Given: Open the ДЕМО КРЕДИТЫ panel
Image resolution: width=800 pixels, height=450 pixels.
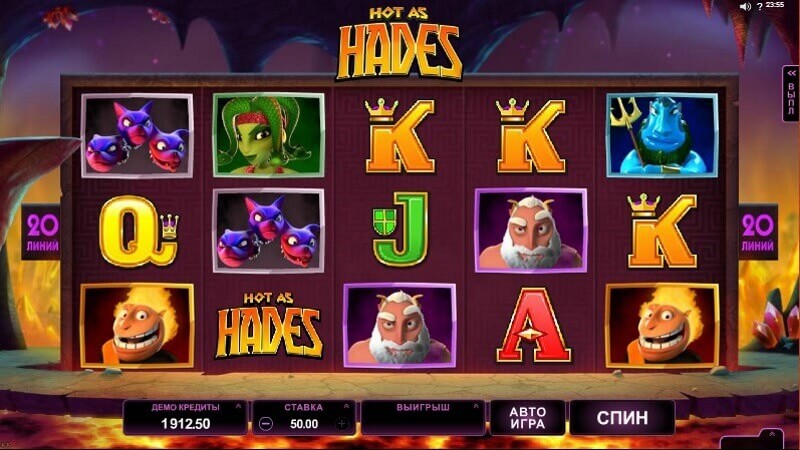Looking at the screenshot, I should click(184, 416).
